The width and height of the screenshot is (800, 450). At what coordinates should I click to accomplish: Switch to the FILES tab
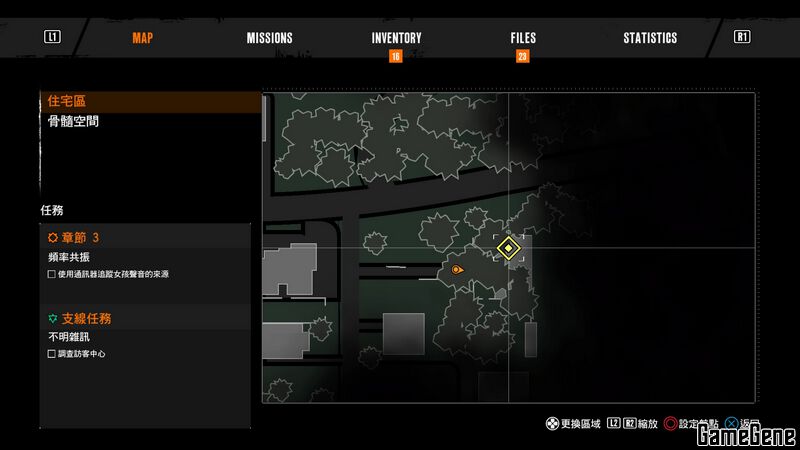coord(523,38)
